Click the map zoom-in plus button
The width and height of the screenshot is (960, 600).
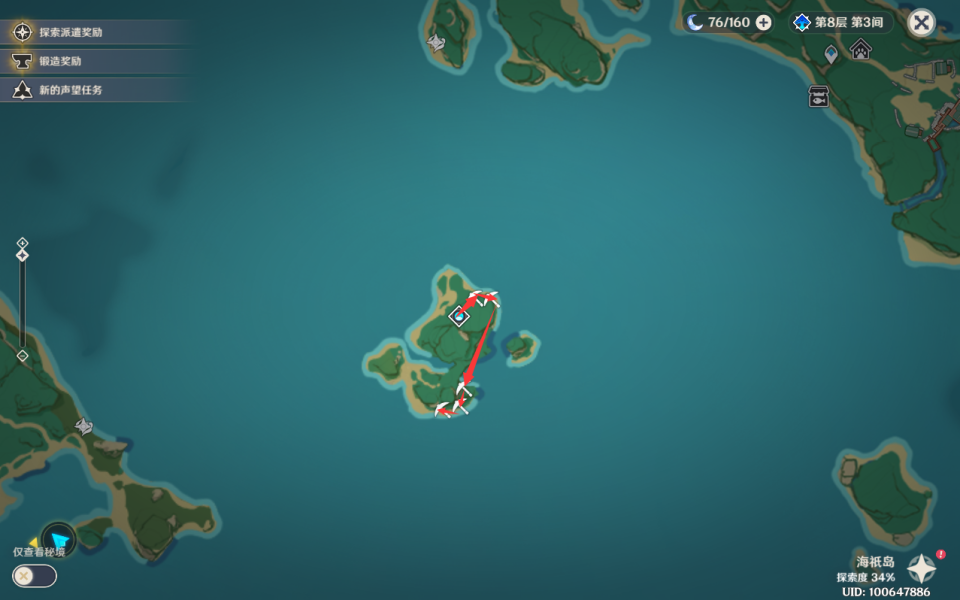click(22, 243)
